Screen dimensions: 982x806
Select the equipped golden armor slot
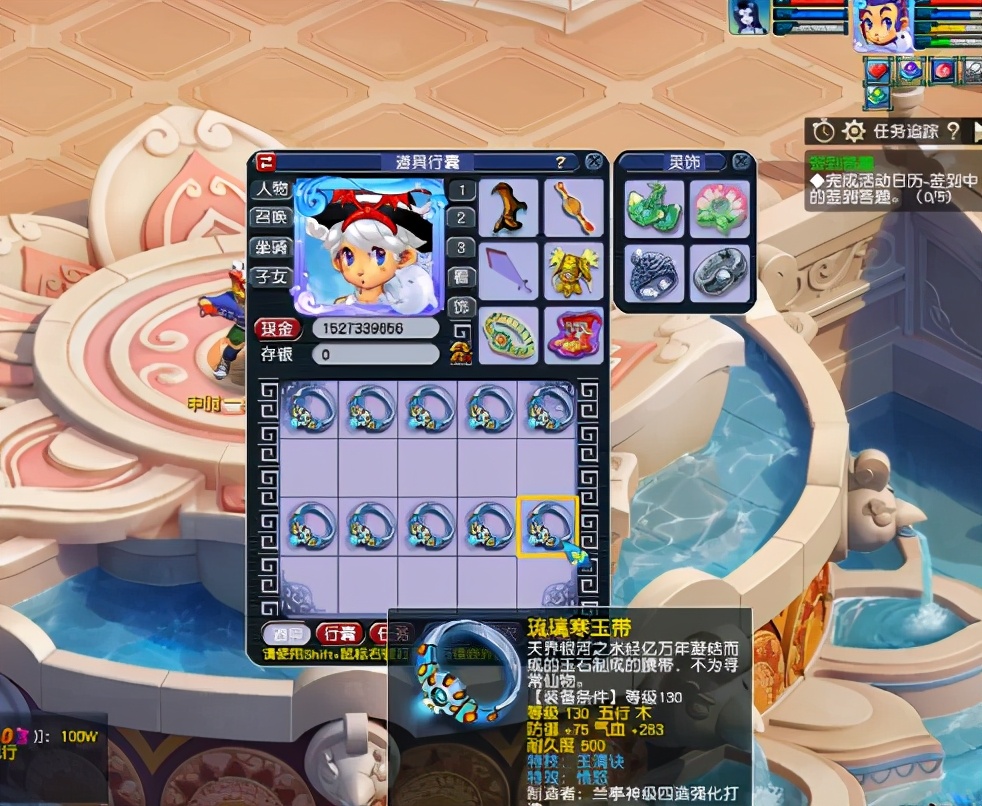click(x=574, y=270)
